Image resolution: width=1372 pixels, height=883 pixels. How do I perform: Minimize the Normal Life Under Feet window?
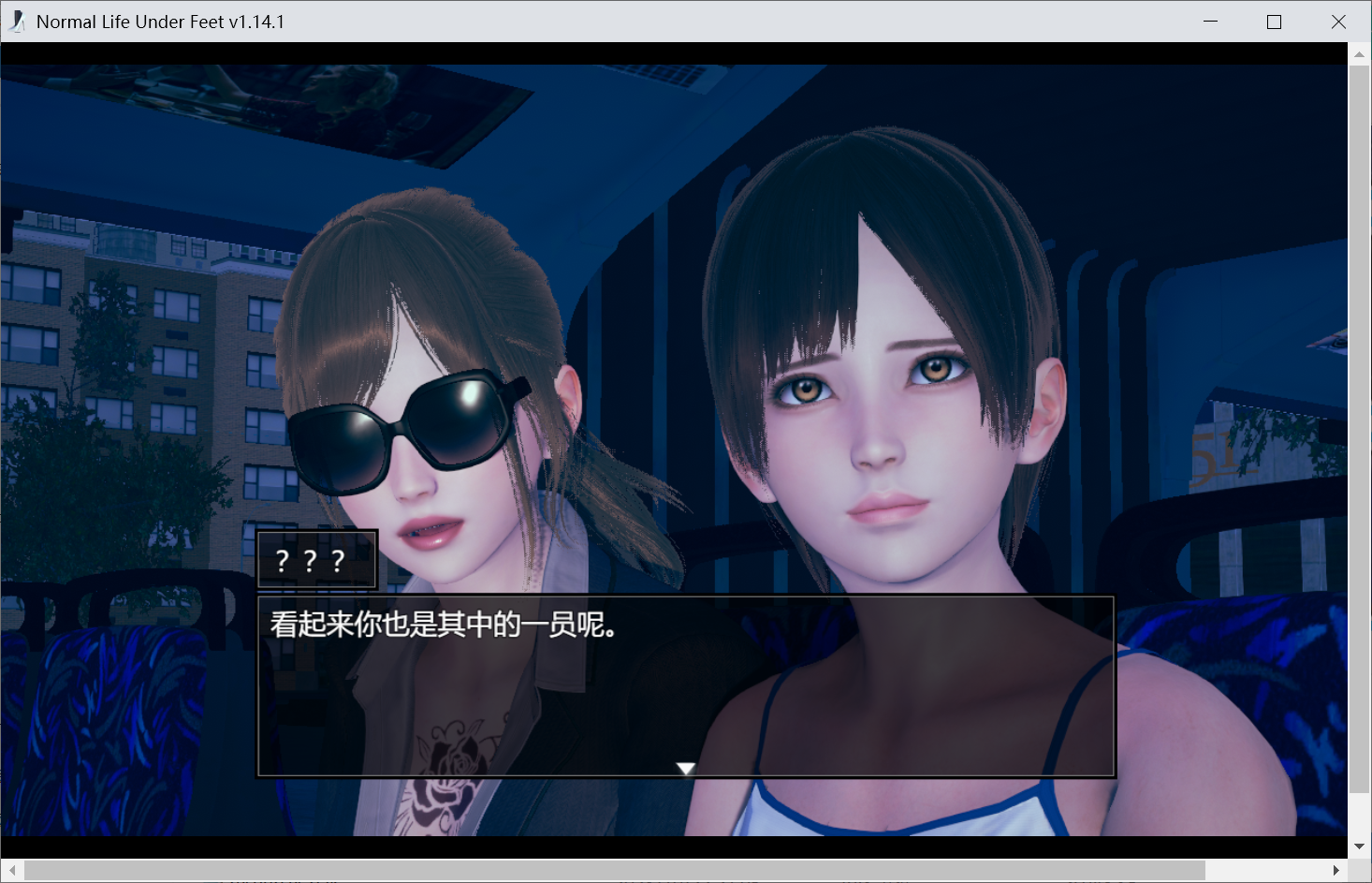click(1209, 21)
